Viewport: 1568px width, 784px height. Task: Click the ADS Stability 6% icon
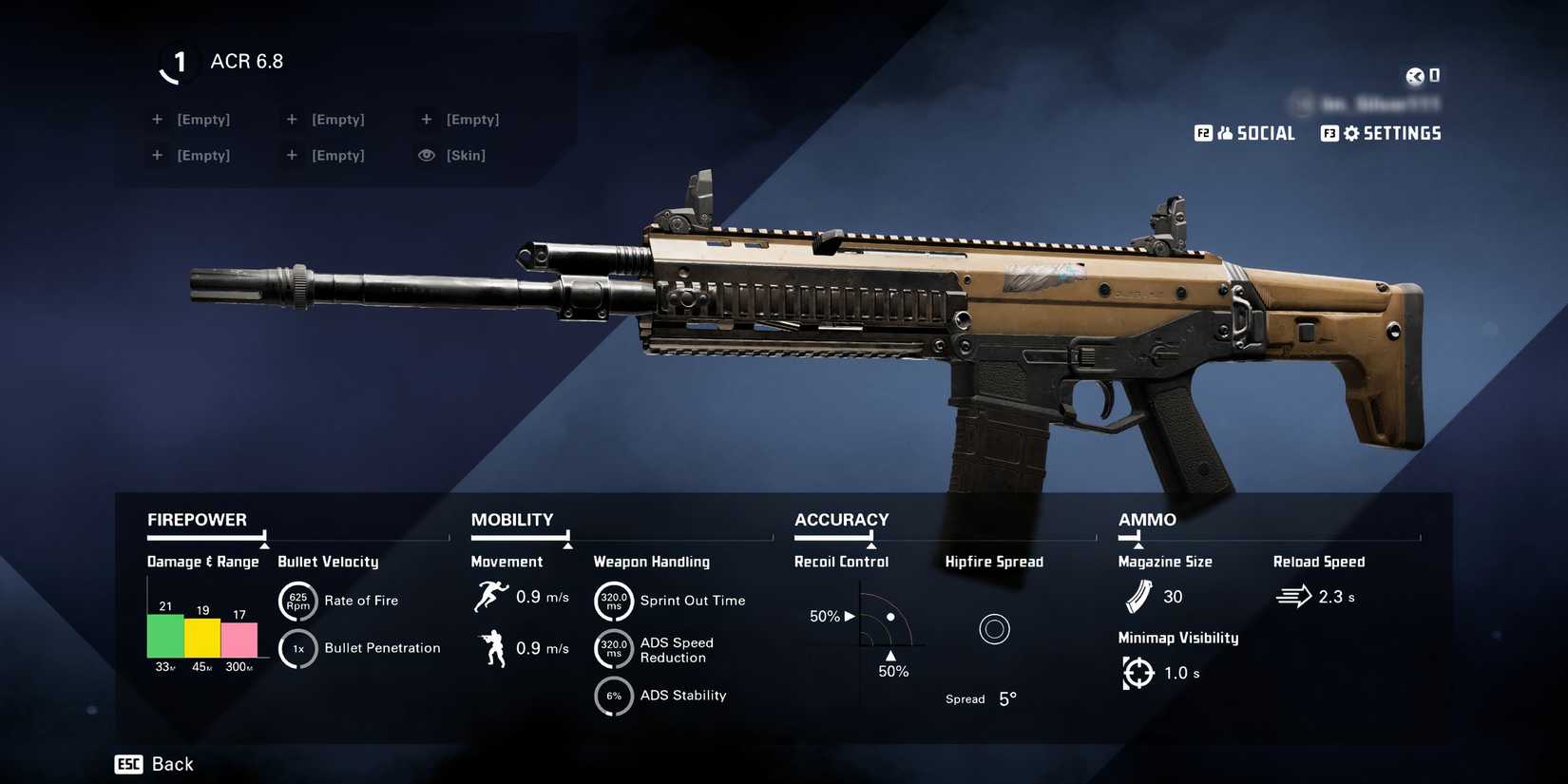point(614,696)
